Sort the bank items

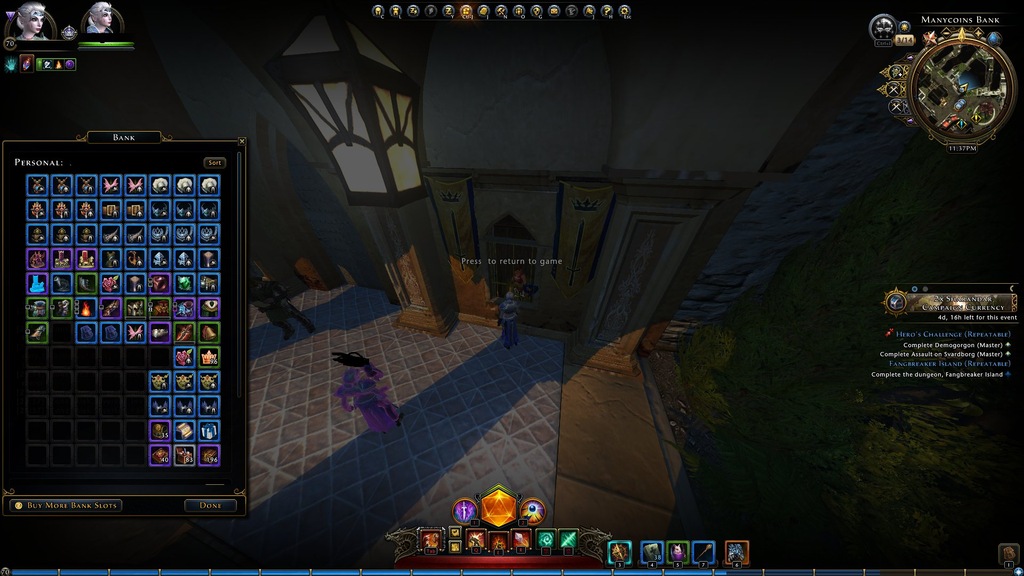pos(214,163)
